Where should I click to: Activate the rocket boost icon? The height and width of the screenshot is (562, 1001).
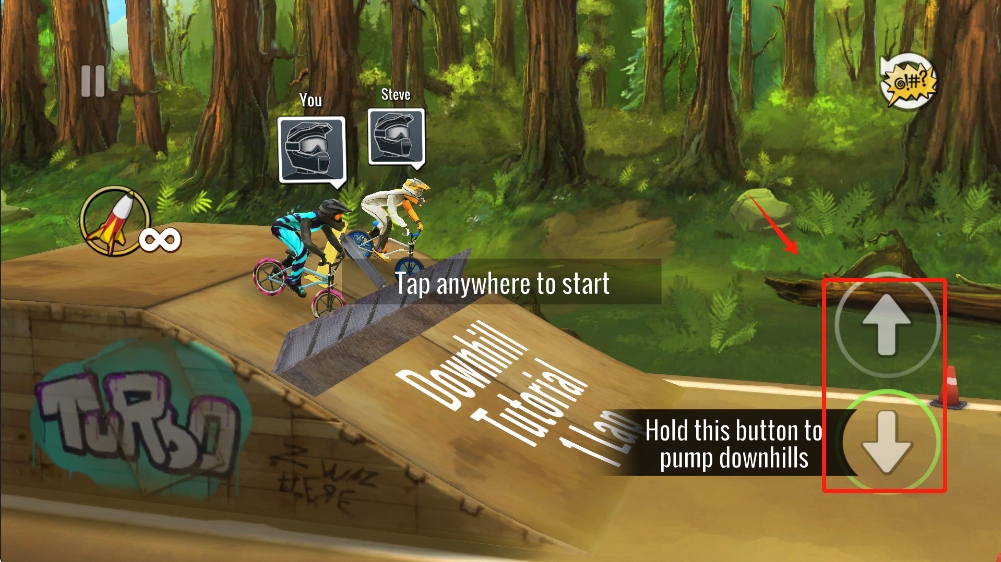[113, 220]
